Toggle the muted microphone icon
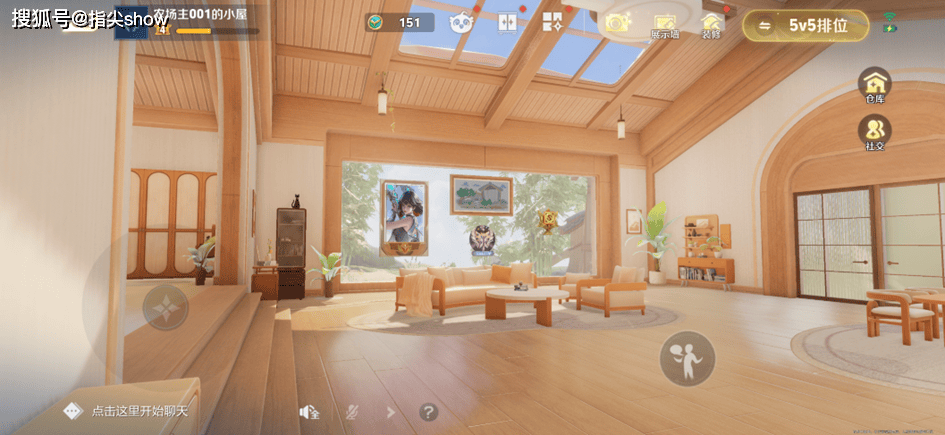945x435 pixels. (352, 411)
